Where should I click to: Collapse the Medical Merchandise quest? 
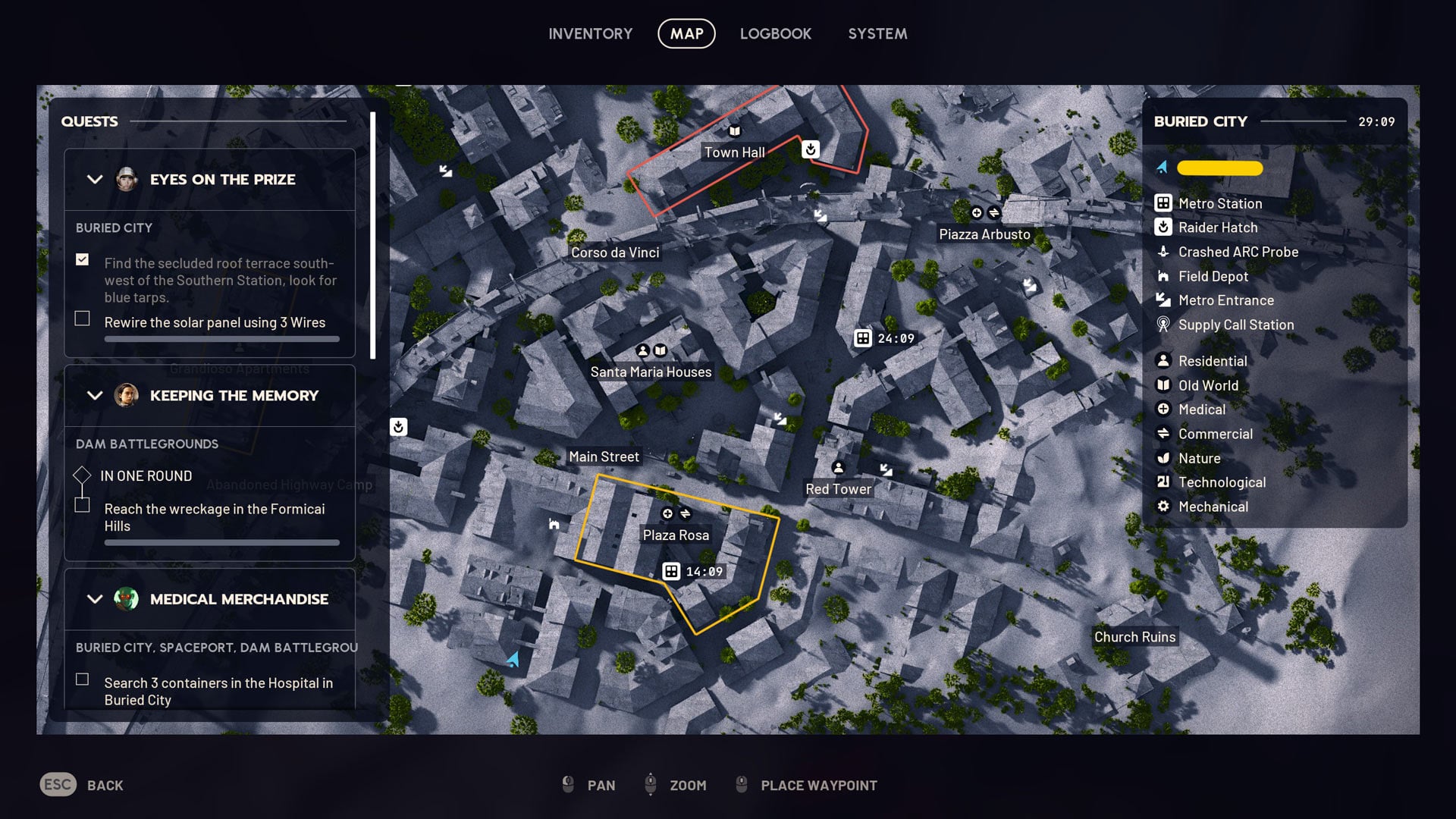94,599
